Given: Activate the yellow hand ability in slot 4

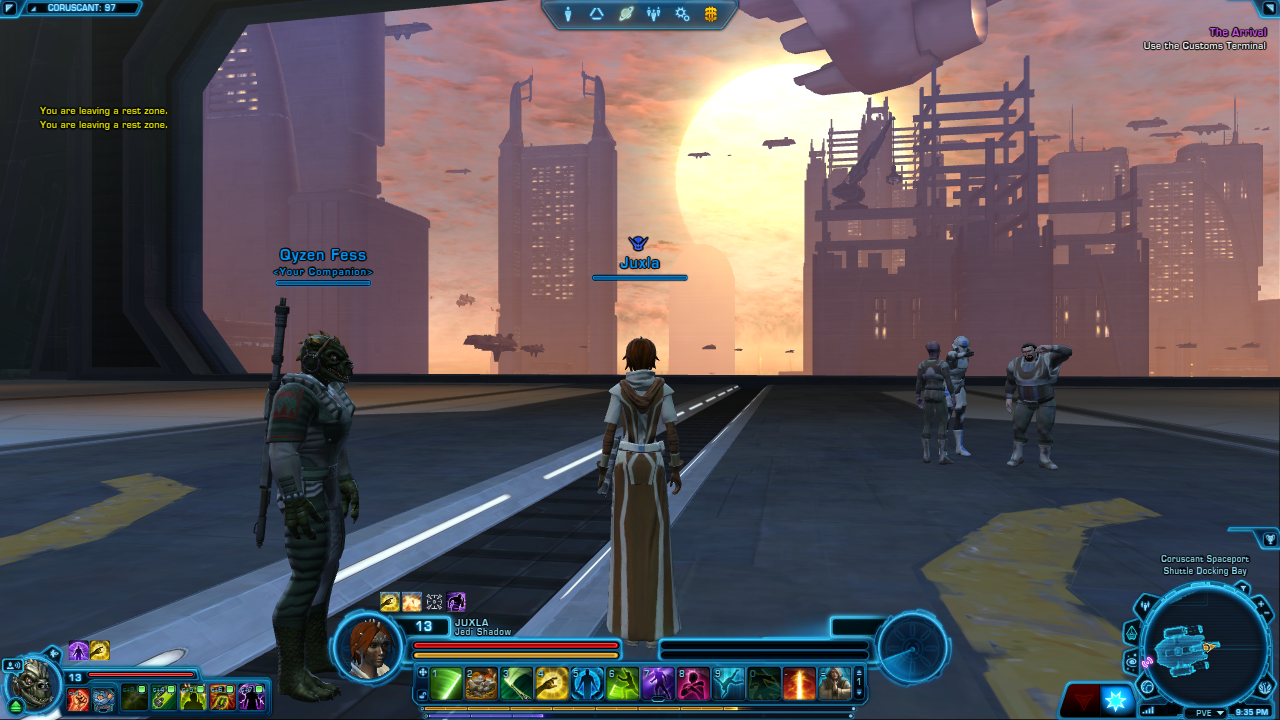Looking at the screenshot, I should click(x=552, y=683).
